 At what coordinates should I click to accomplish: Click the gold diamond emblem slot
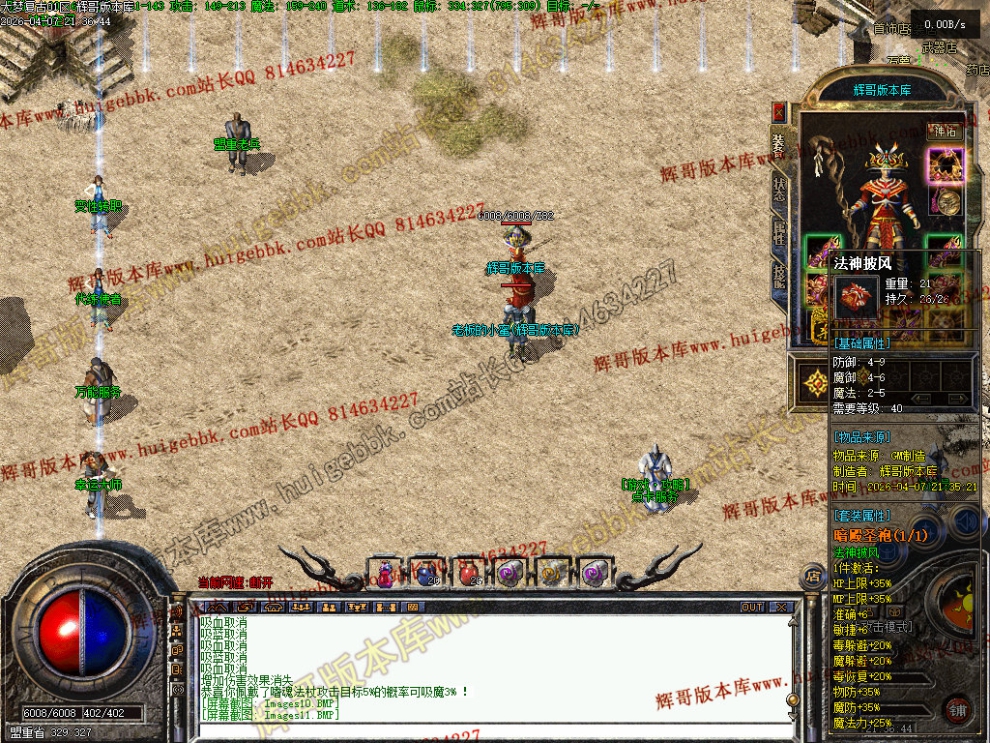click(x=811, y=378)
